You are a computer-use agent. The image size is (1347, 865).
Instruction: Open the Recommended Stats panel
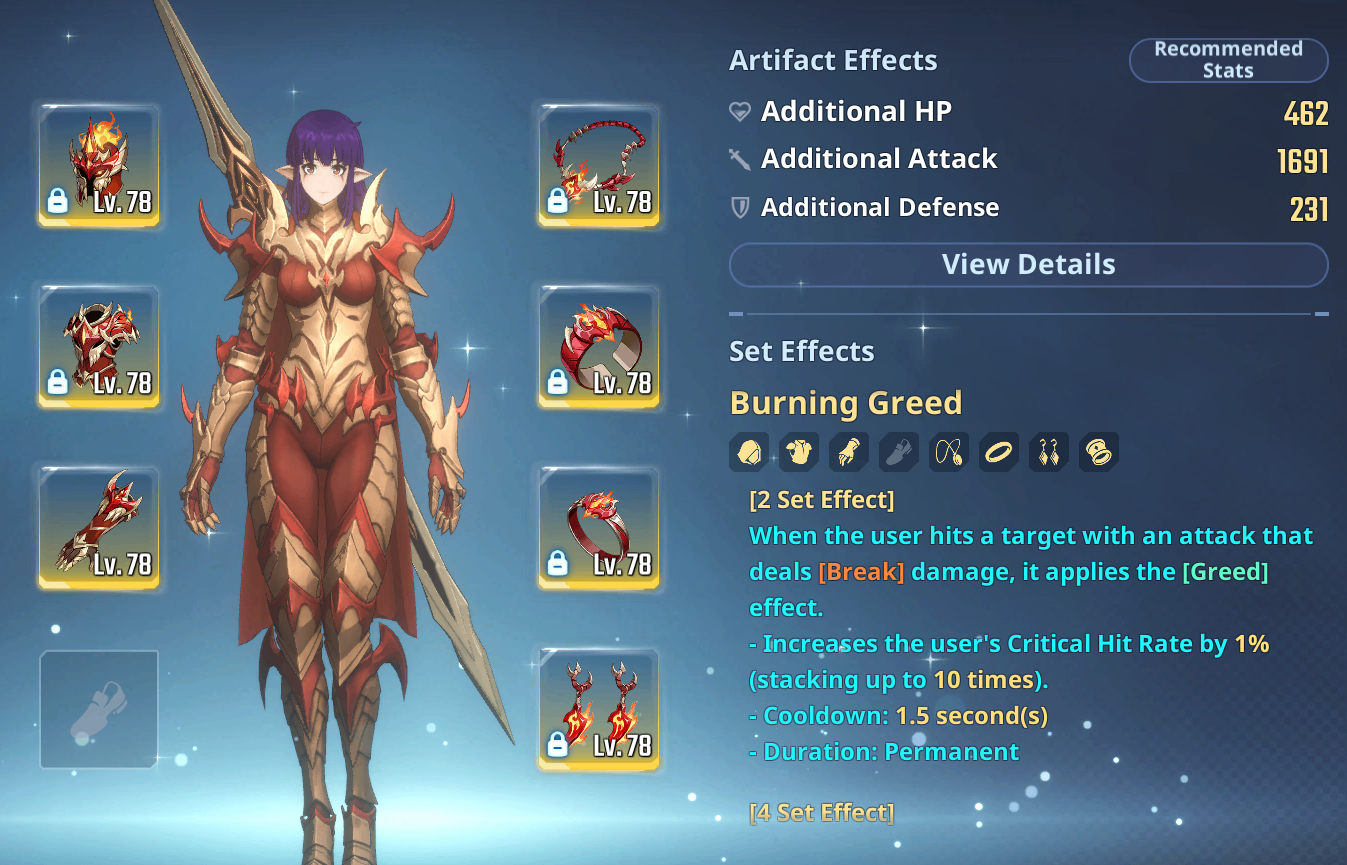(x=1228, y=60)
